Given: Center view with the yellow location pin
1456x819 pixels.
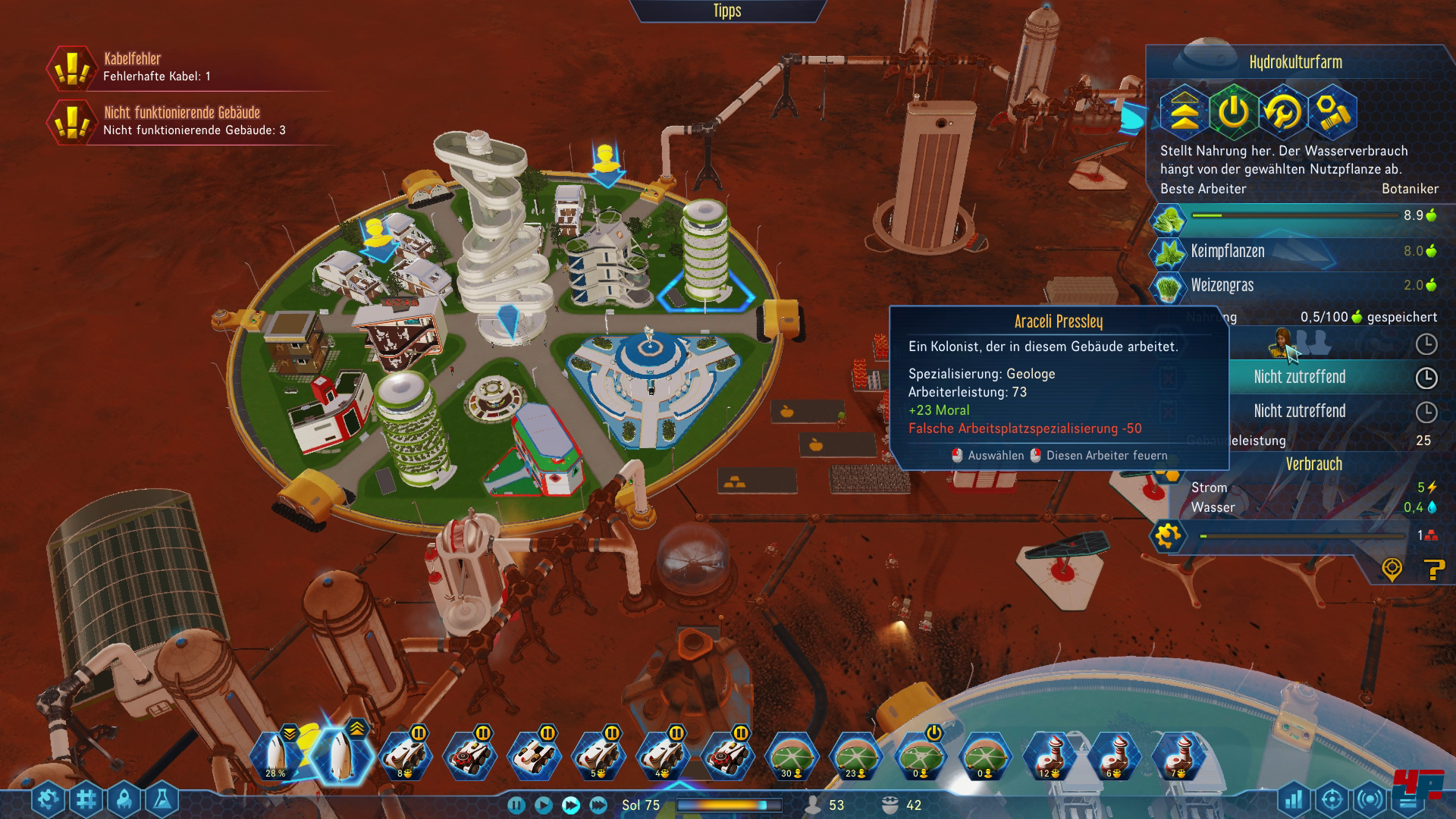Looking at the screenshot, I should coord(1392,569).
